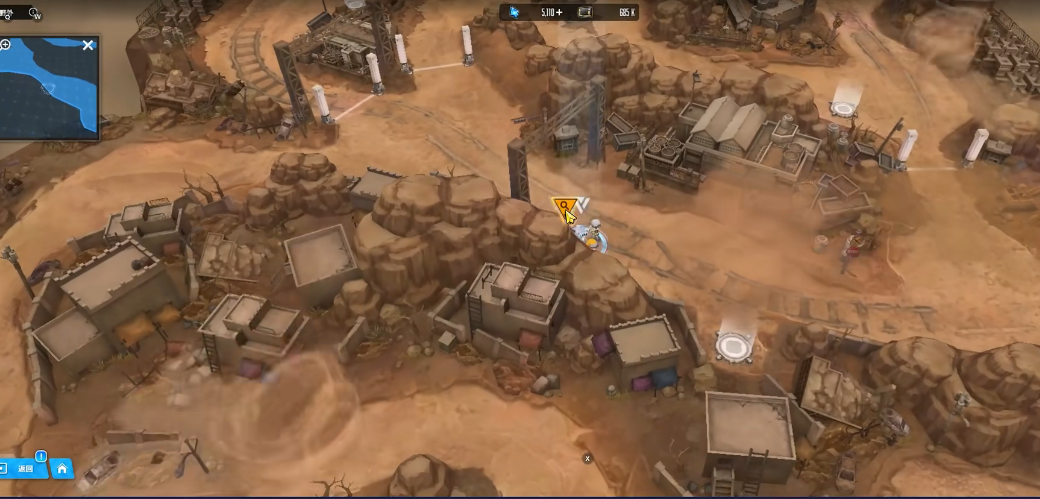Viewport: 1040px width, 499px height.
Task: Zoom in on the minimap
Action: [x=5, y=45]
